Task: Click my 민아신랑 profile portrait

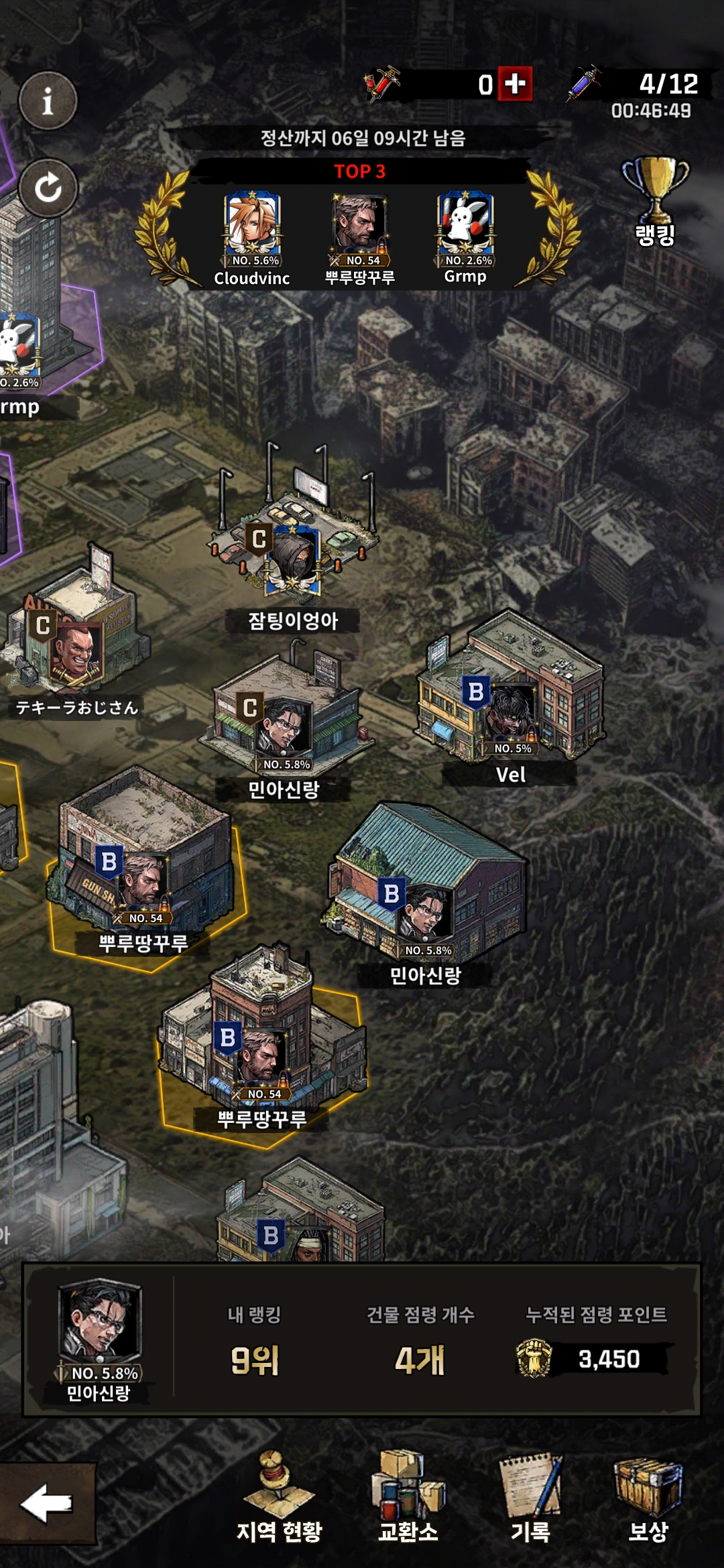Action: coord(99,1321)
